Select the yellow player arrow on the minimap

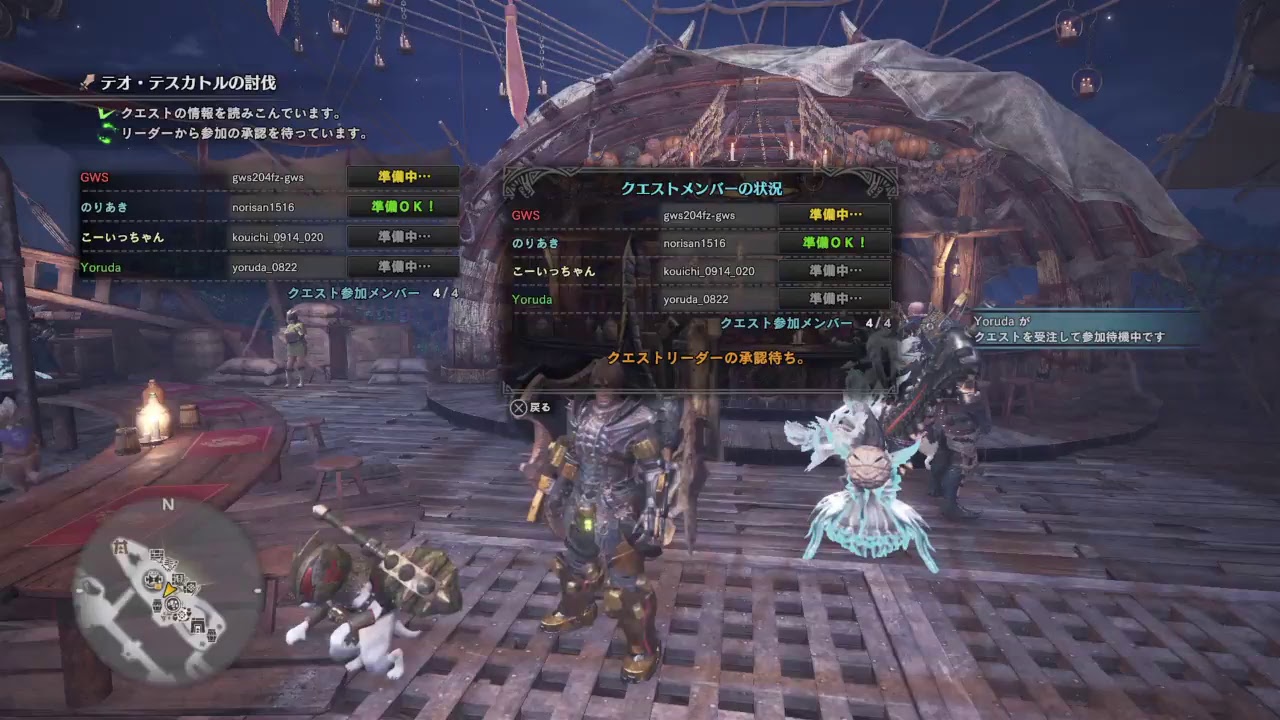point(170,591)
